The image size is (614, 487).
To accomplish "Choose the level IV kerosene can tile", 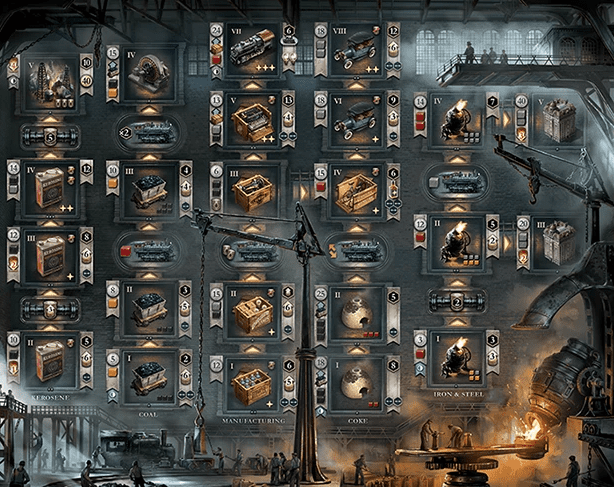I will pos(49,187).
